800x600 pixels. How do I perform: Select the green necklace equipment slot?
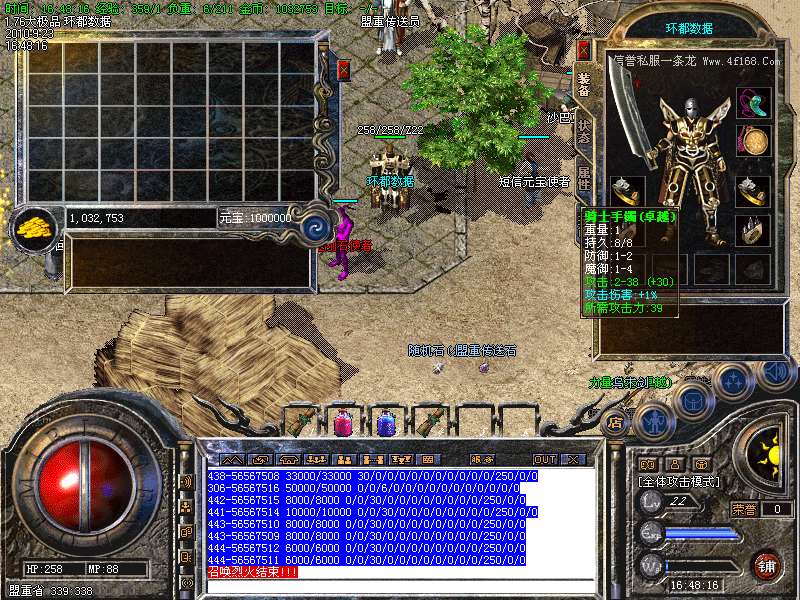(753, 102)
